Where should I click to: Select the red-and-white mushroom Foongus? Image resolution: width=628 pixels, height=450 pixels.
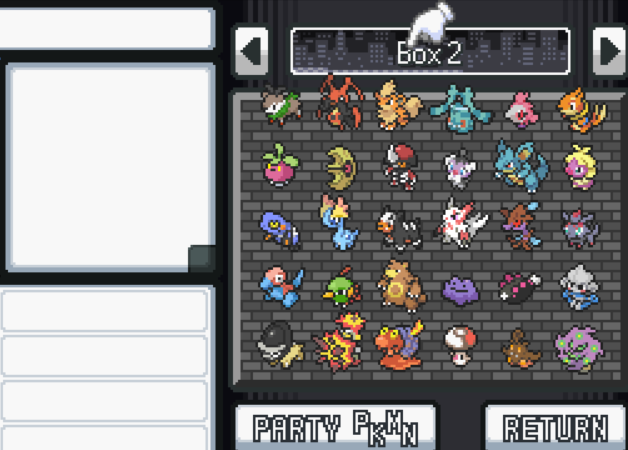point(460,344)
